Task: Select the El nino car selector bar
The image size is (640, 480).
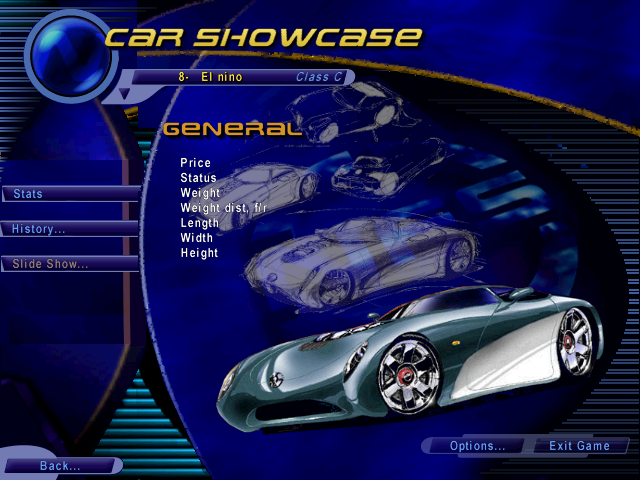Action: tap(240, 77)
